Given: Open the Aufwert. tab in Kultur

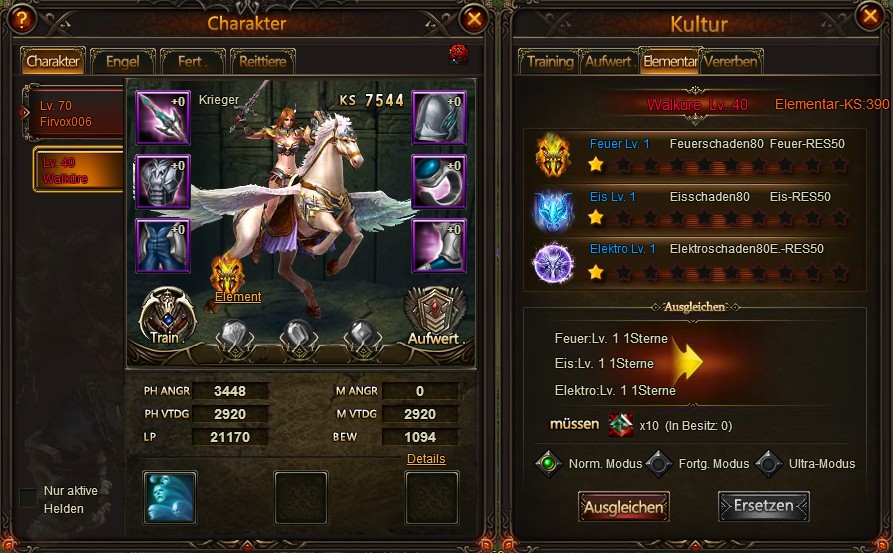Looking at the screenshot, I should click(608, 62).
